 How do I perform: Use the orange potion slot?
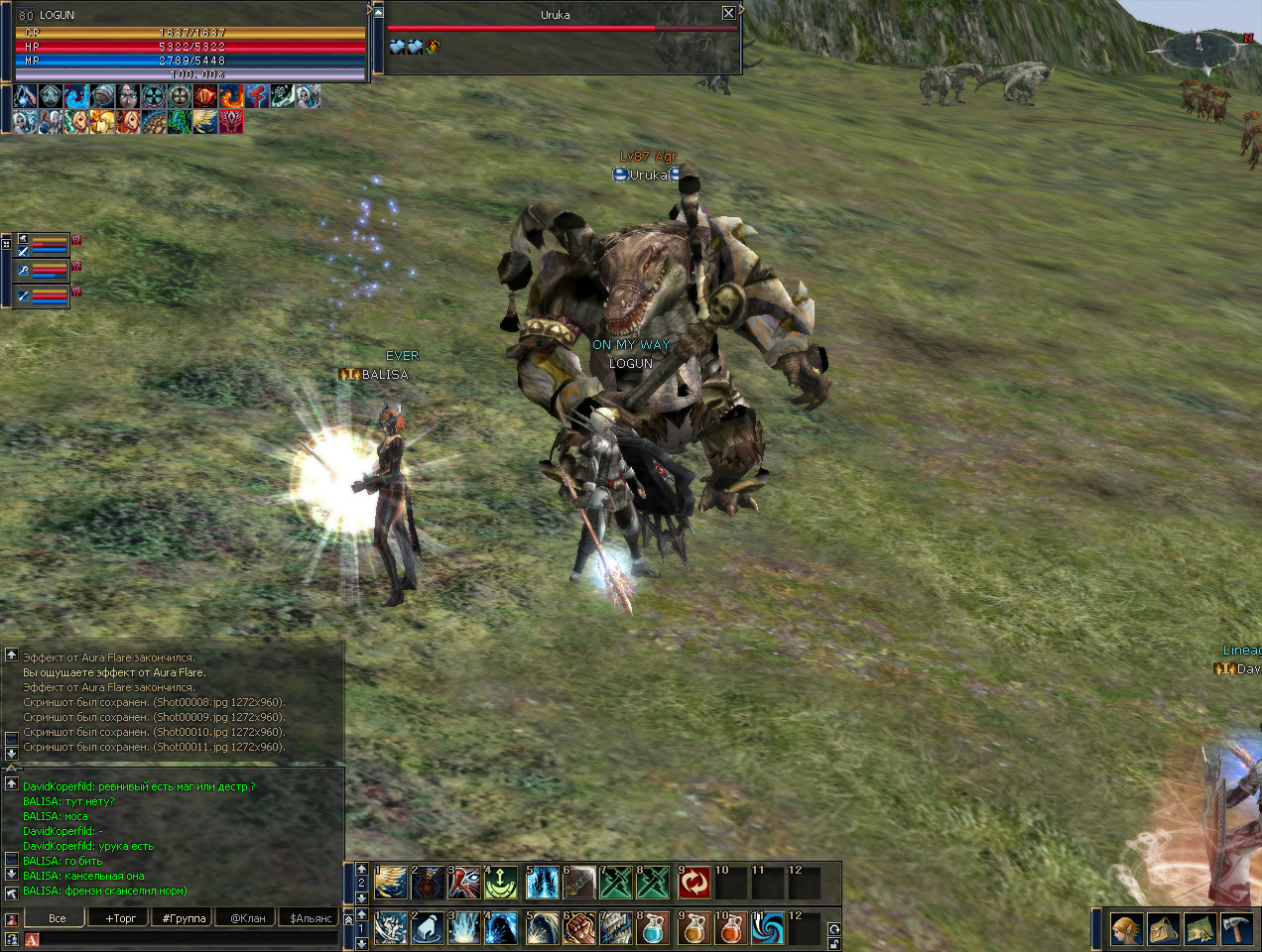pyautogui.click(x=694, y=929)
